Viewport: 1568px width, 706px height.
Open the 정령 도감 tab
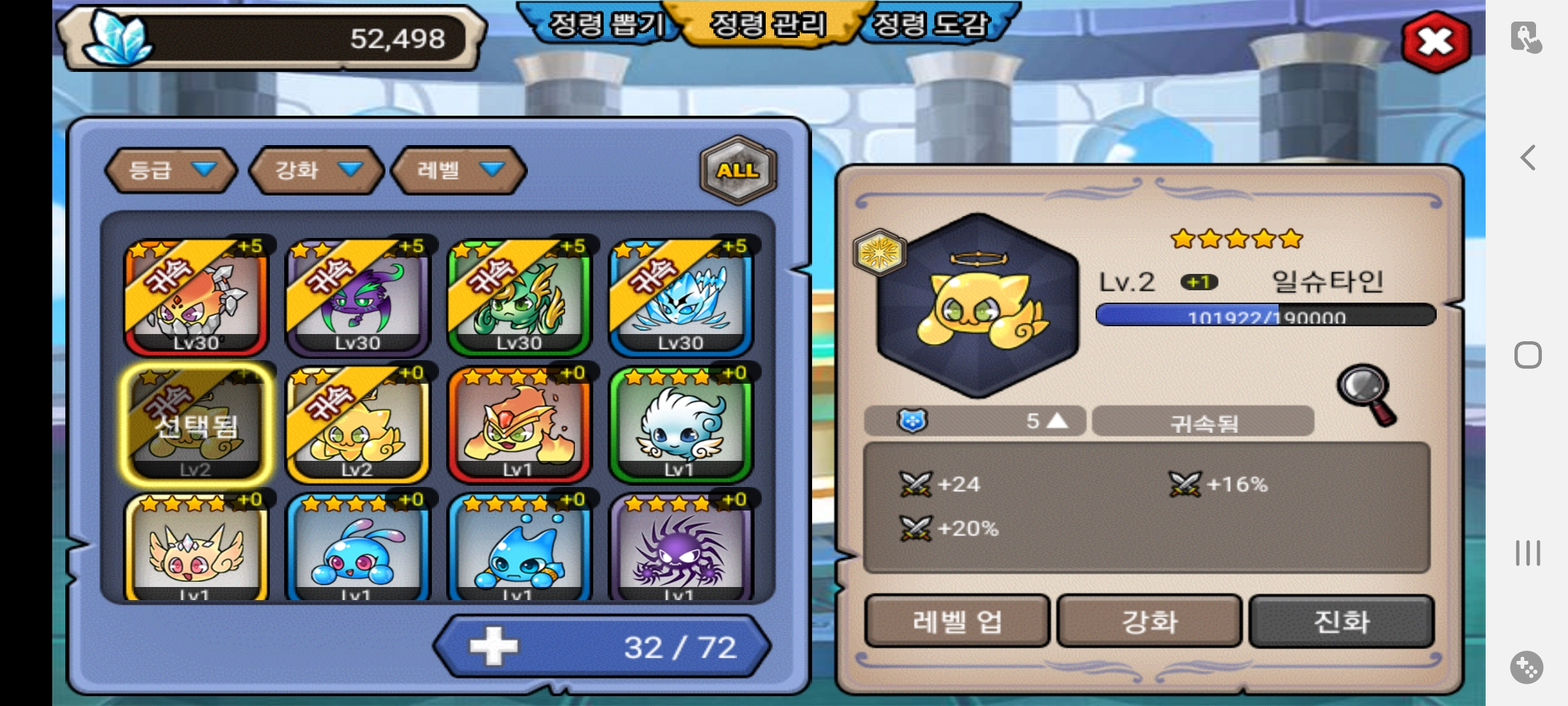931,25
